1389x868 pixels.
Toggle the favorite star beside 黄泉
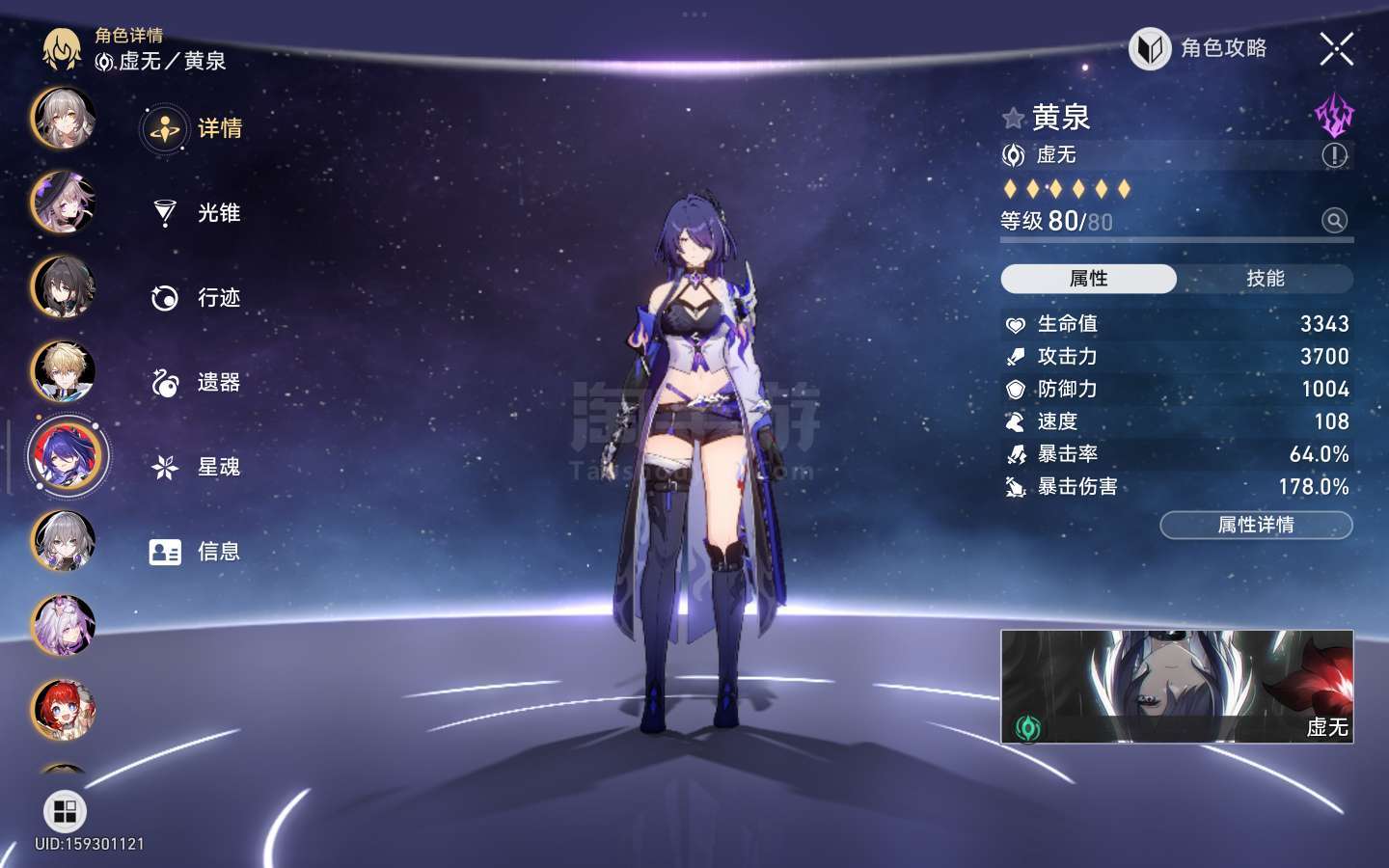click(1013, 119)
